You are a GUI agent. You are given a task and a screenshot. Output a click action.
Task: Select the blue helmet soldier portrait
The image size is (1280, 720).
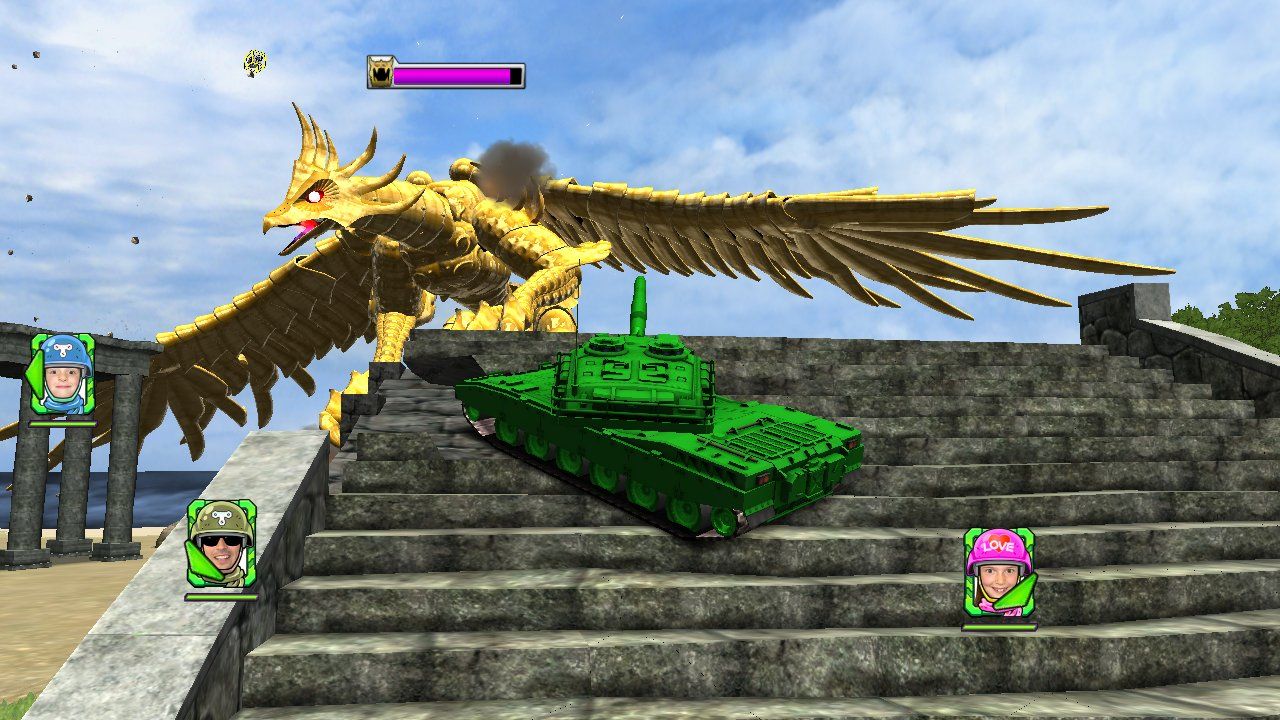[x=63, y=374]
